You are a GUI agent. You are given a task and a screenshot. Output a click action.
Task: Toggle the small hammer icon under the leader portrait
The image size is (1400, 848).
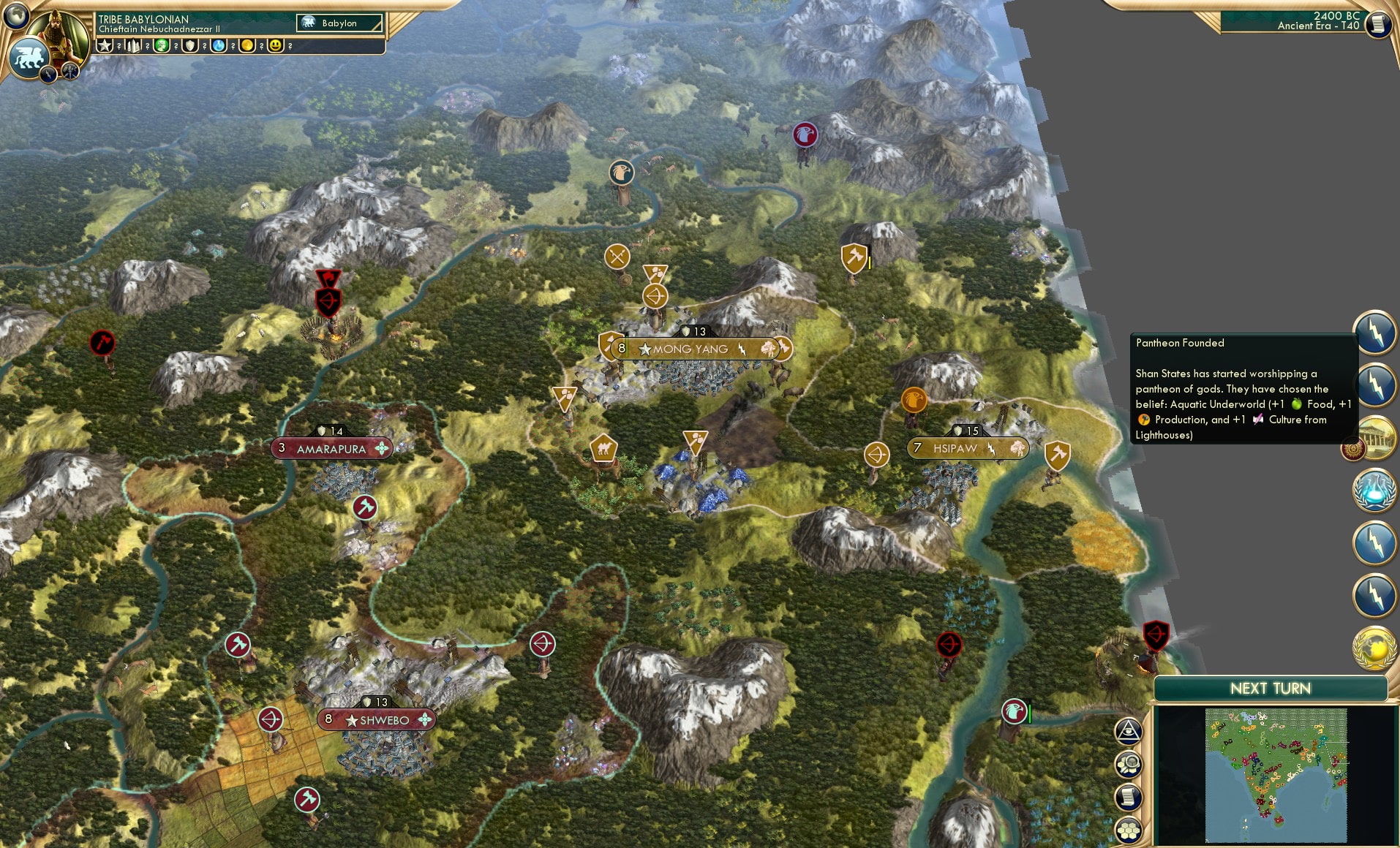69,73
